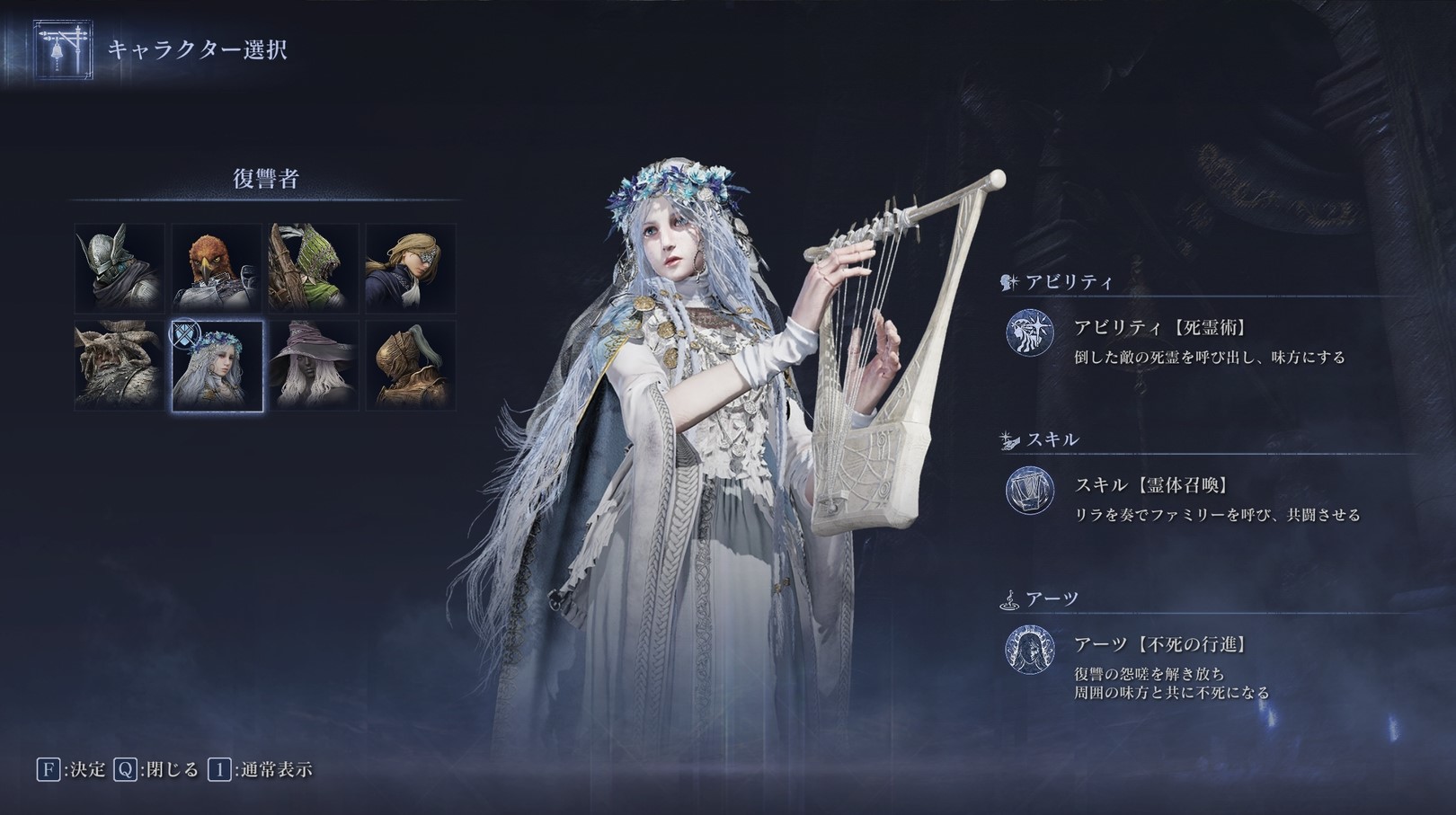Select the winged-helmet knight portrait
Screen dimensions: 1456x815
(x=118, y=267)
